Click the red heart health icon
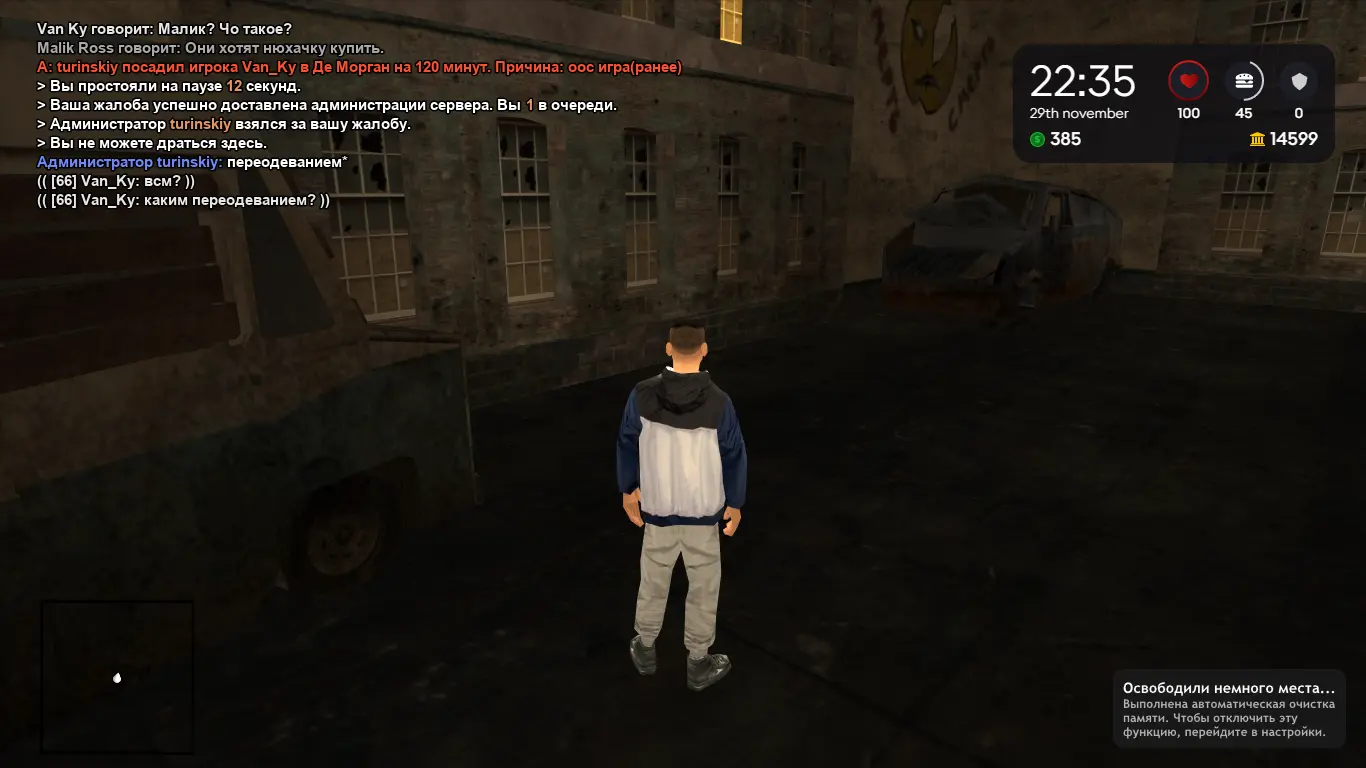Screen dimensions: 1366x768 [1188, 80]
